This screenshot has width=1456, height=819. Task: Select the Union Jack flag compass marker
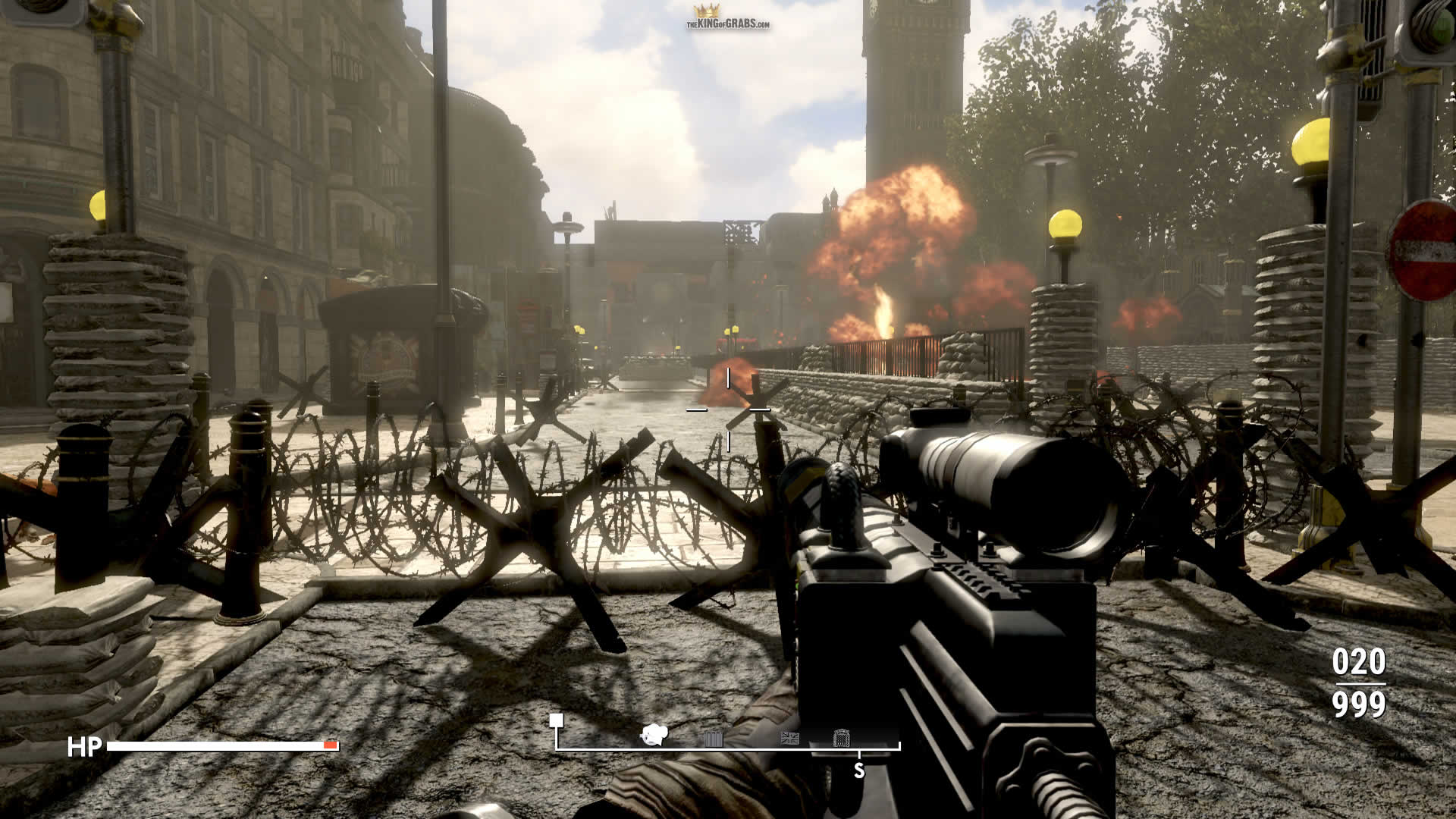789,738
